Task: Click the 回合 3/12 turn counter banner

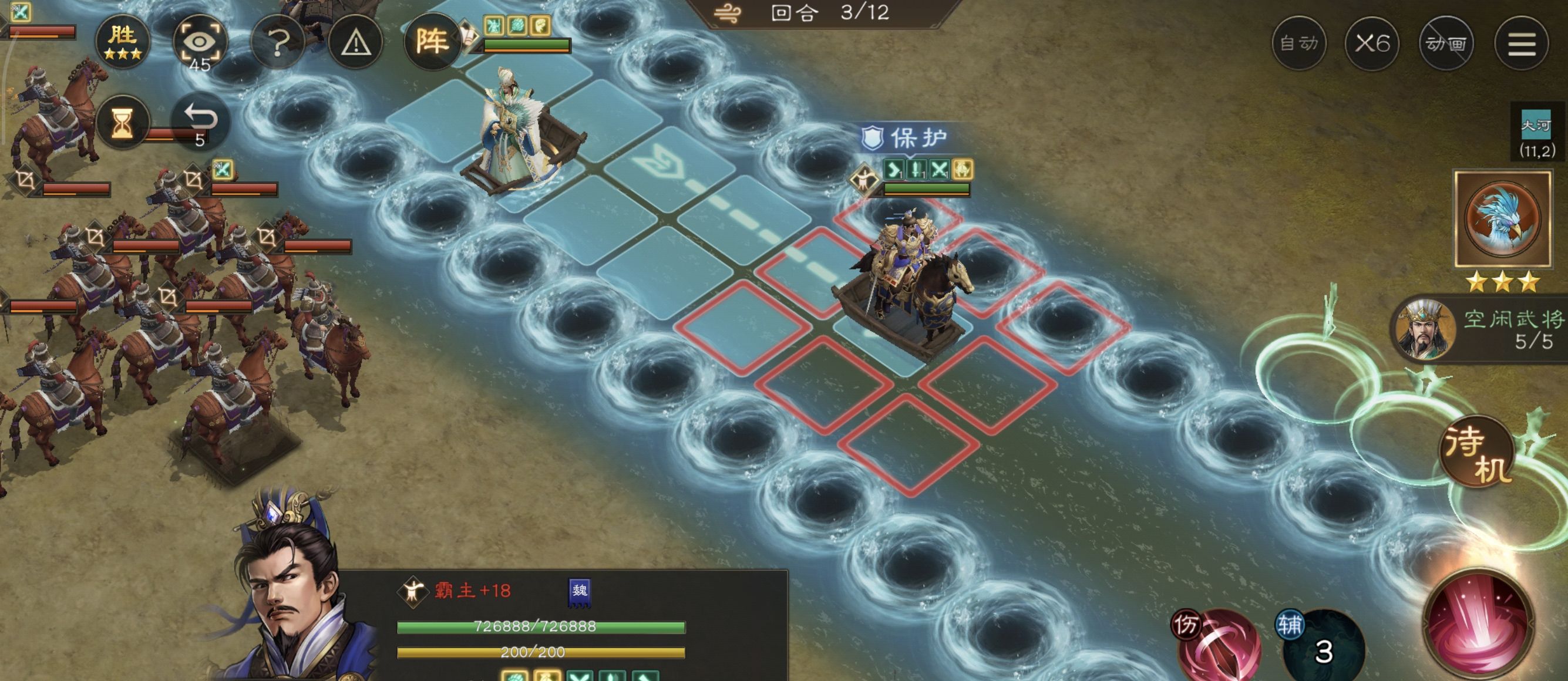Action: pyautogui.click(x=822, y=14)
